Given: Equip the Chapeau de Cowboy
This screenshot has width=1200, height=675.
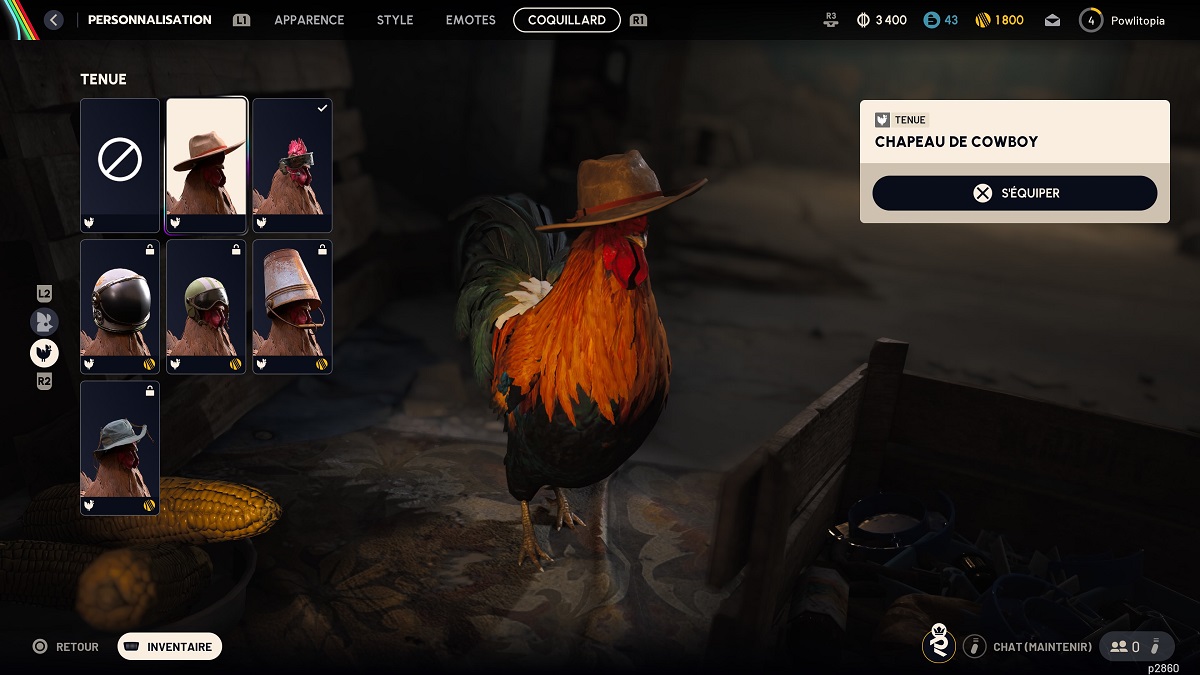Looking at the screenshot, I should coord(1014,193).
